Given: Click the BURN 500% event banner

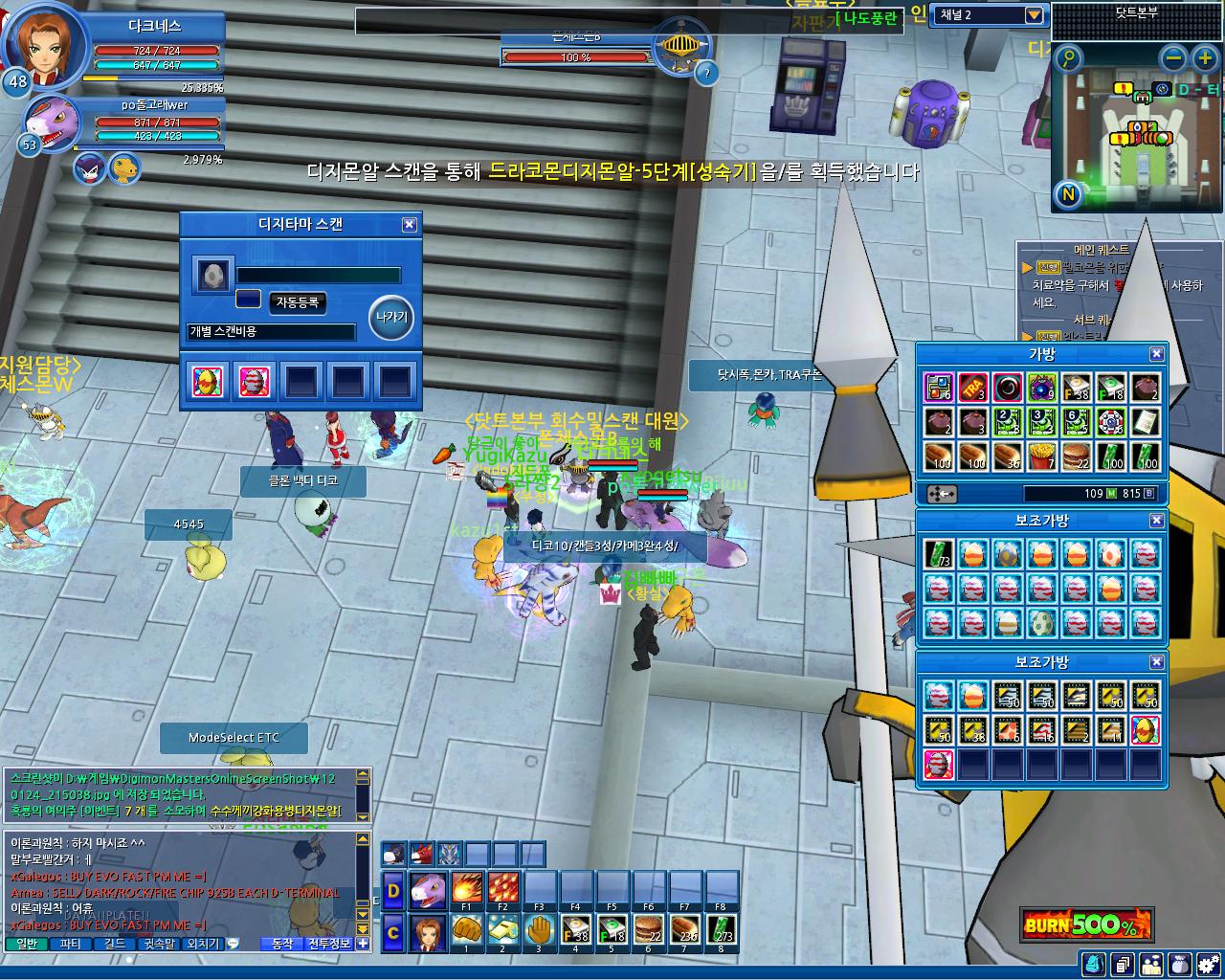Looking at the screenshot, I should [1084, 924].
